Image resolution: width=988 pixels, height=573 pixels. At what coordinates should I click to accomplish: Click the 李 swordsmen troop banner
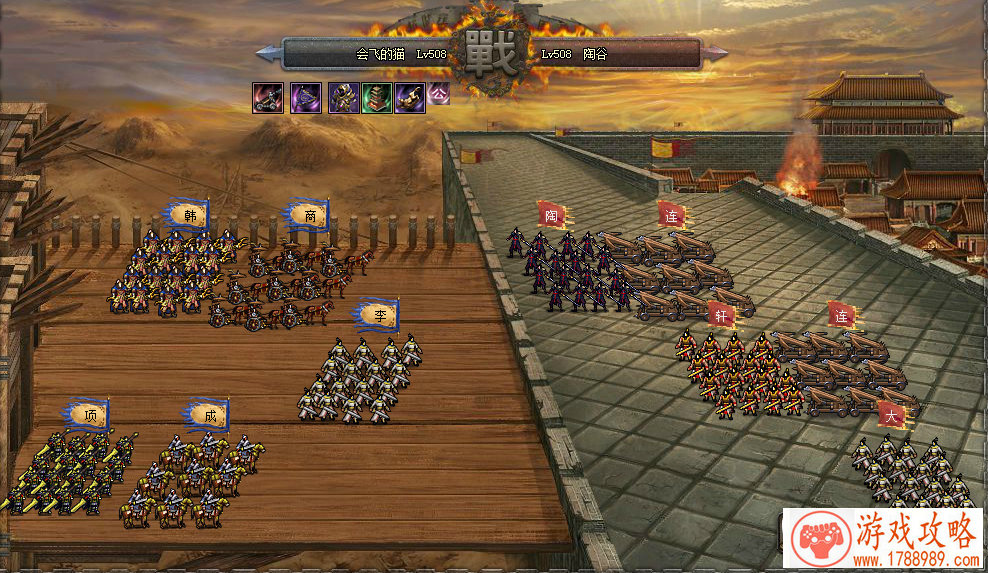coord(380,314)
